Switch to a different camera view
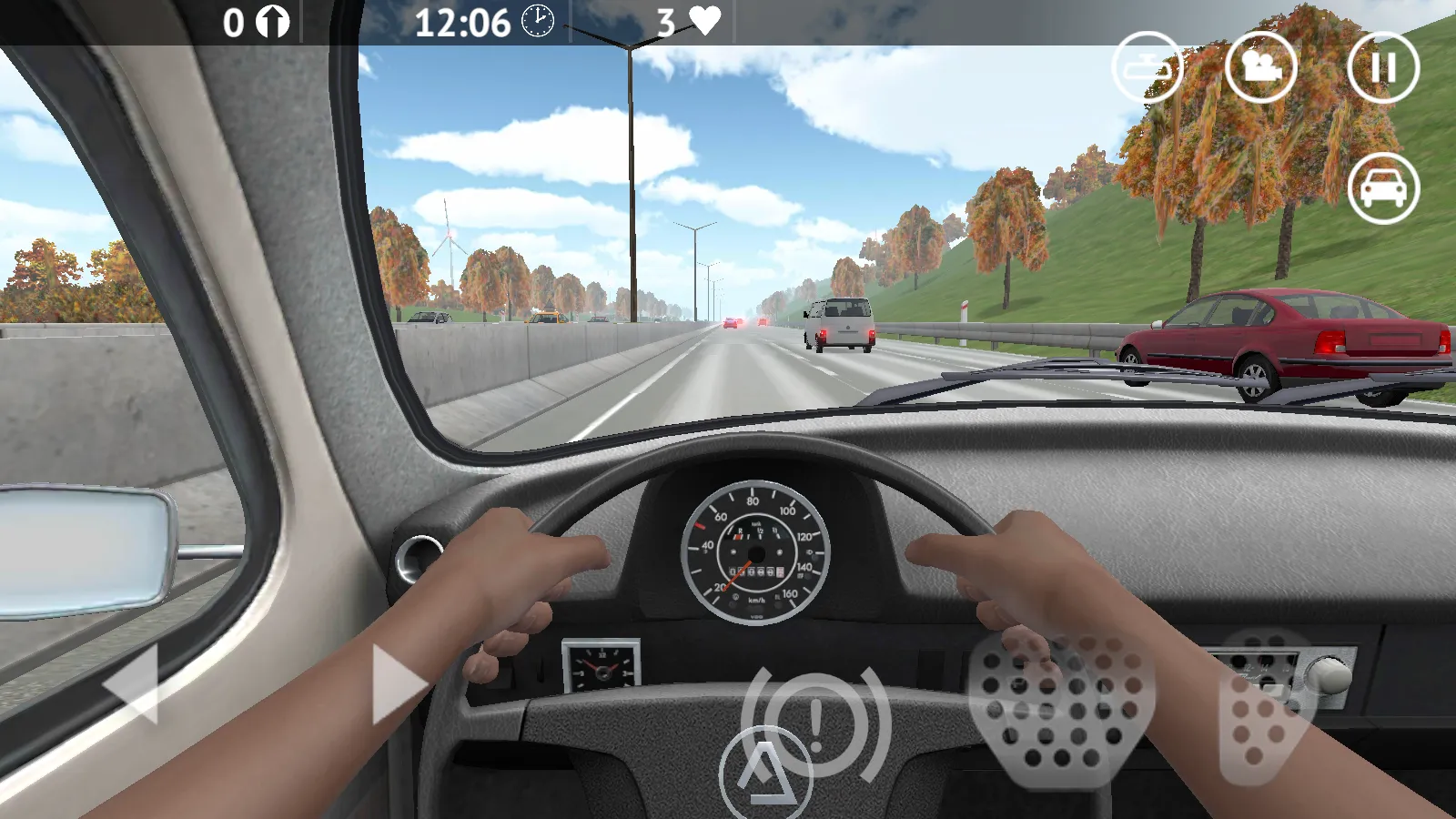1456x819 pixels. point(1264,66)
